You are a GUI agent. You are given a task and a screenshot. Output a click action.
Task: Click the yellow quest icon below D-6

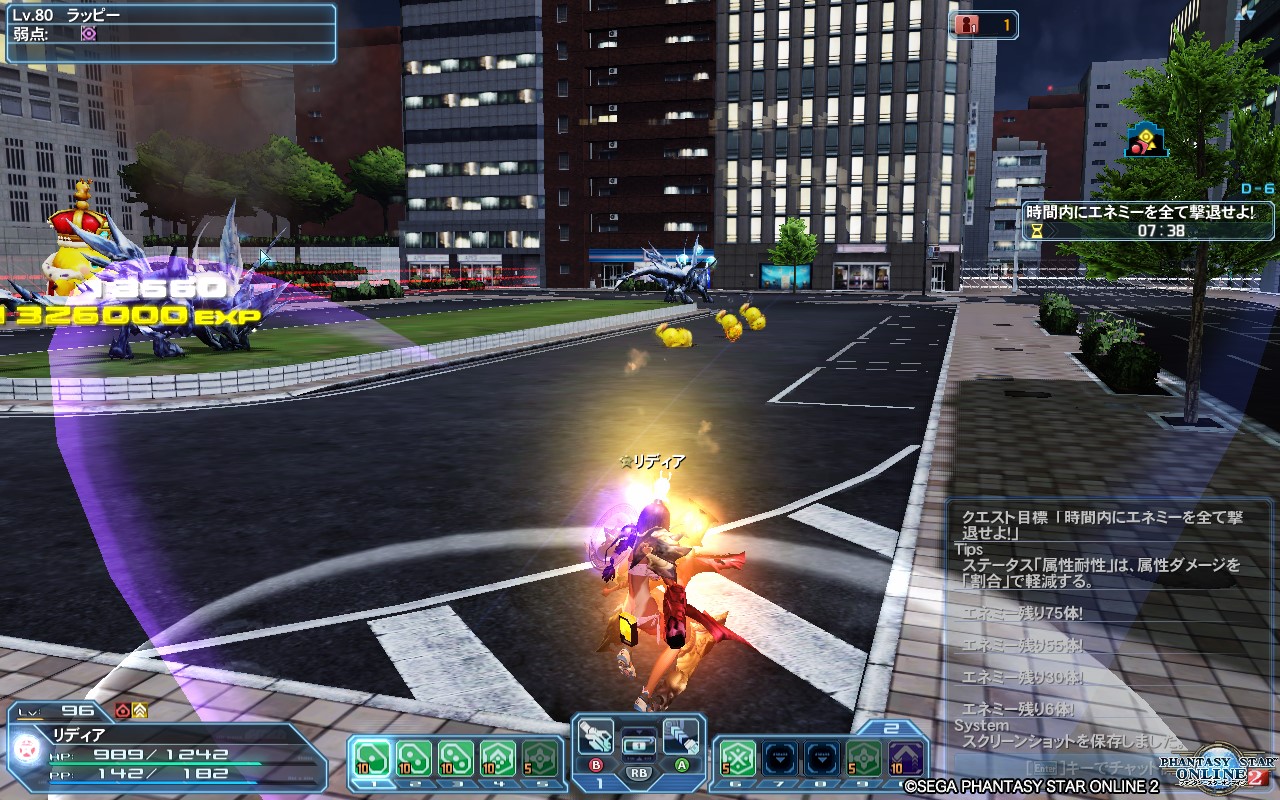[x=1146, y=140]
